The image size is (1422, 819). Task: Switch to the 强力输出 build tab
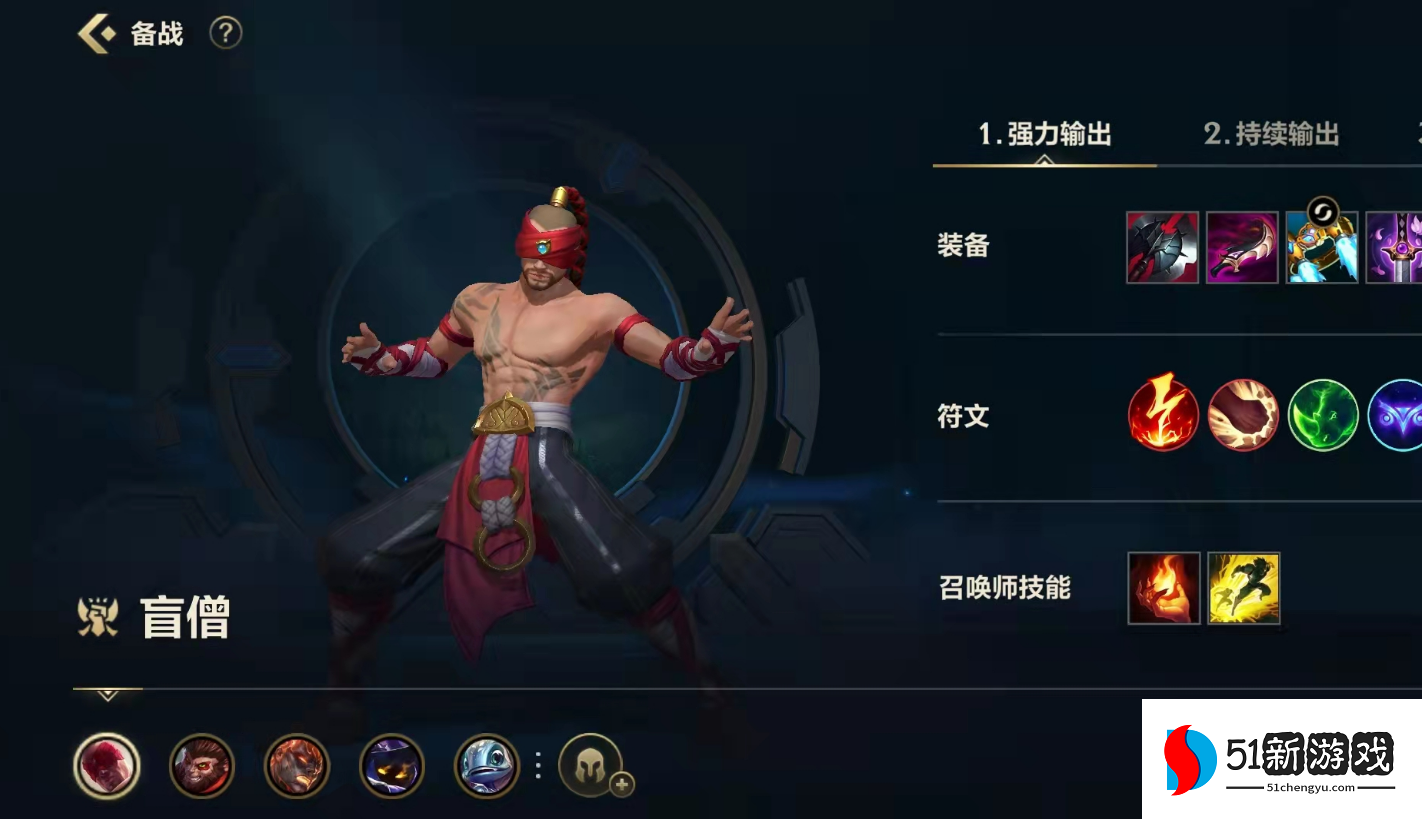tap(1045, 133)
